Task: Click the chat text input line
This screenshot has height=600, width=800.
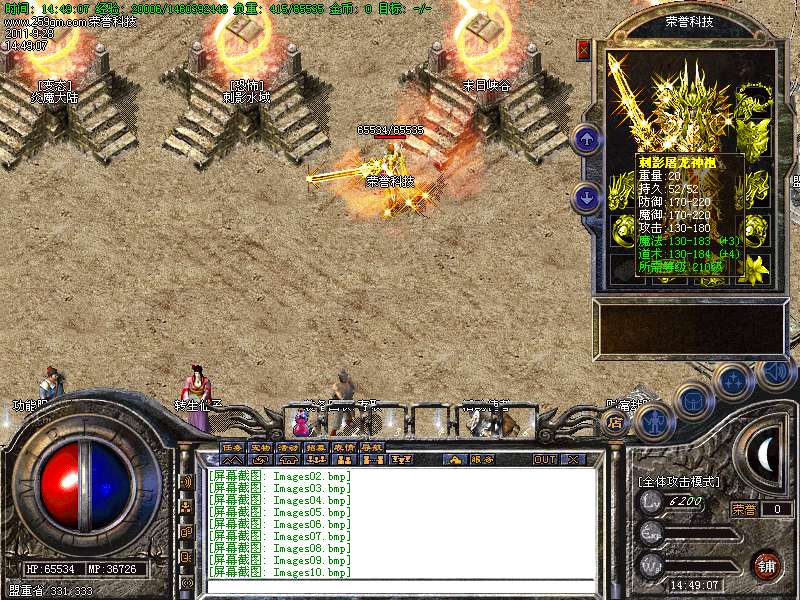Action: pos(400,585)
